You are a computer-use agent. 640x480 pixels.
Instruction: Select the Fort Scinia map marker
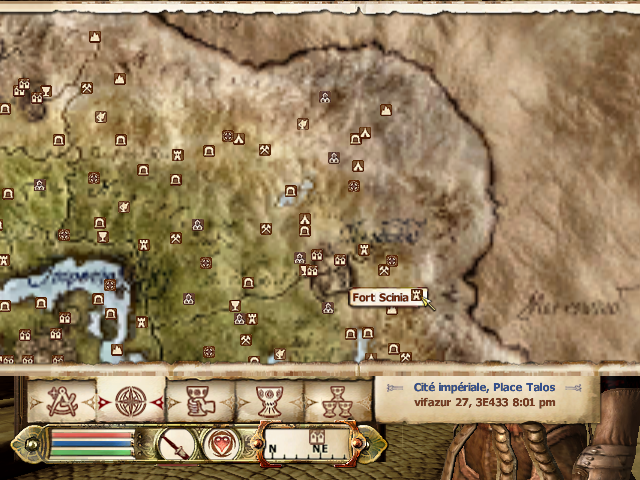click(x=418, y=296)
